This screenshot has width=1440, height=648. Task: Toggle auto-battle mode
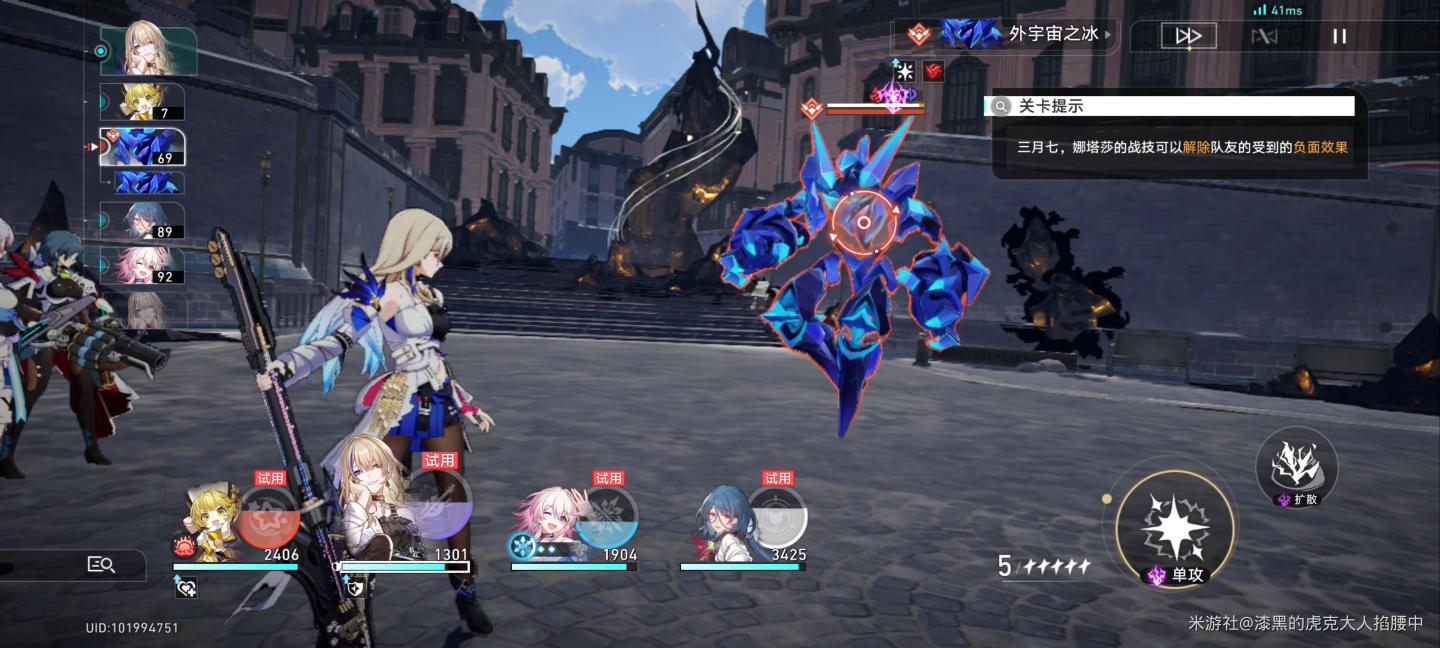(1265, 37)
